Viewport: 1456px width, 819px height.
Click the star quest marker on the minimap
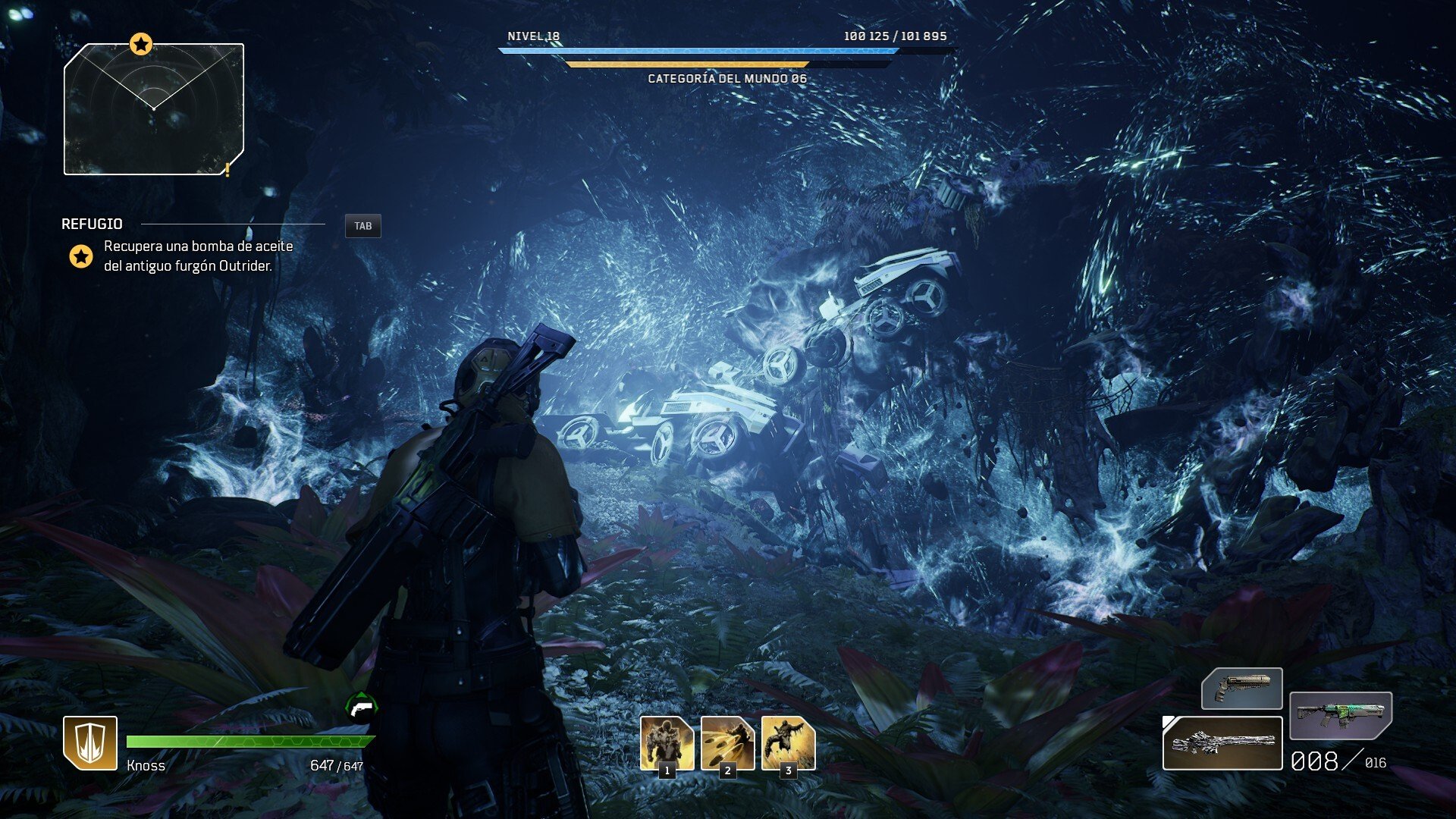140,44
